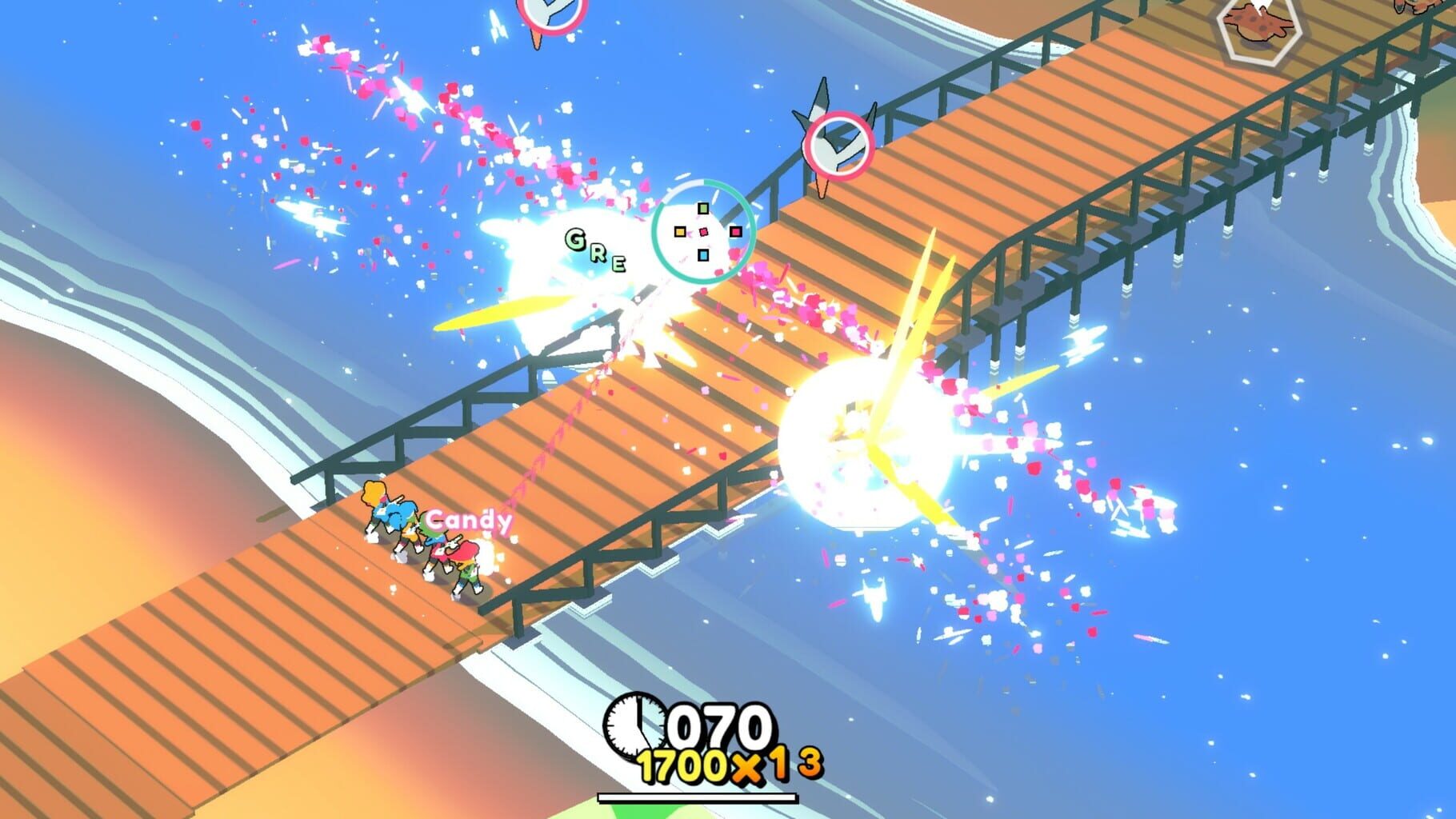Click the blue square inside the loot circle
Viewport: 1456px width, 819px height.
pyautogui.click(x=703, y=256)
